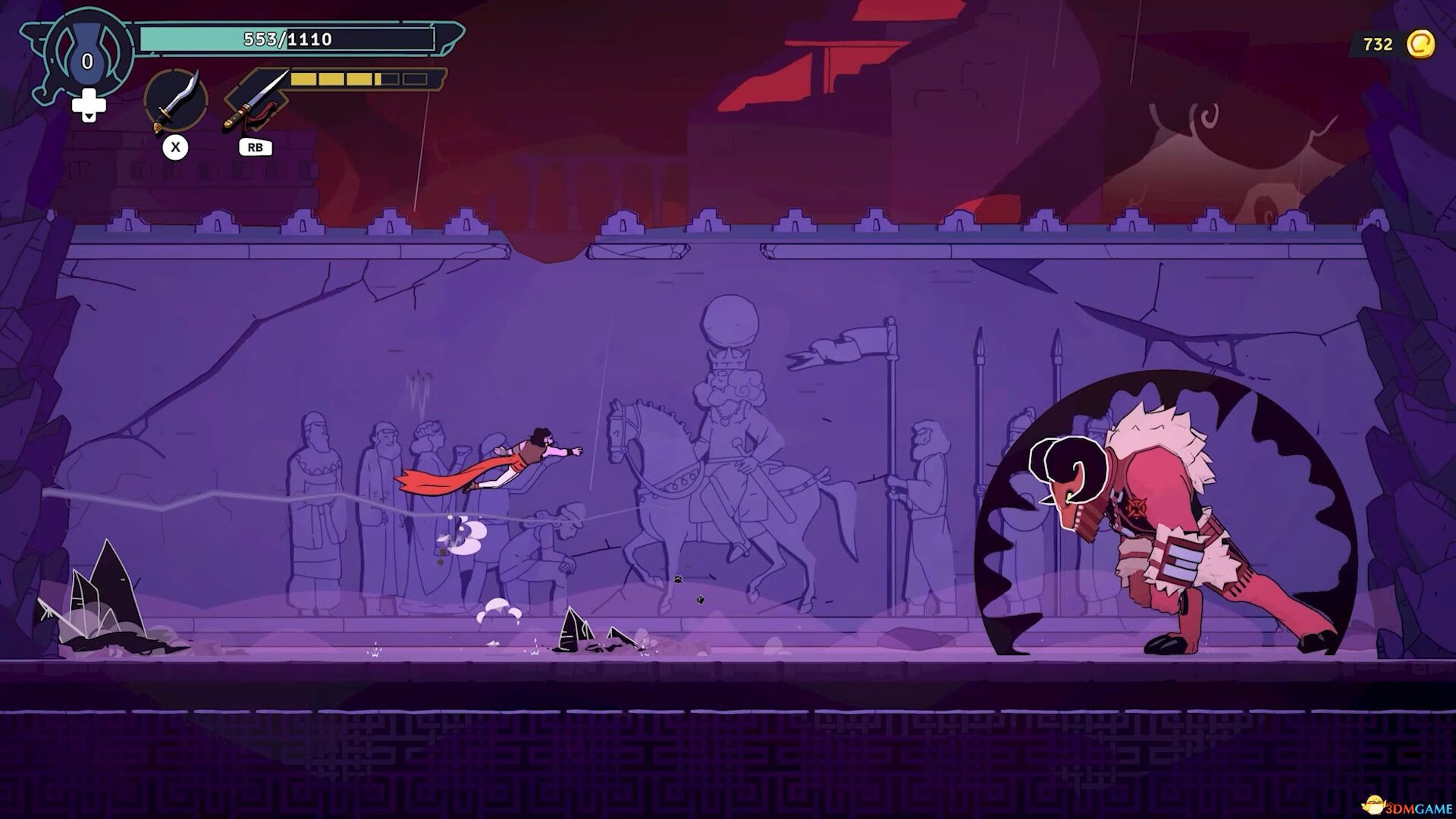1456x819 pixels.
Task: Click the gold coin currency icon
Action: (1420, 45)
